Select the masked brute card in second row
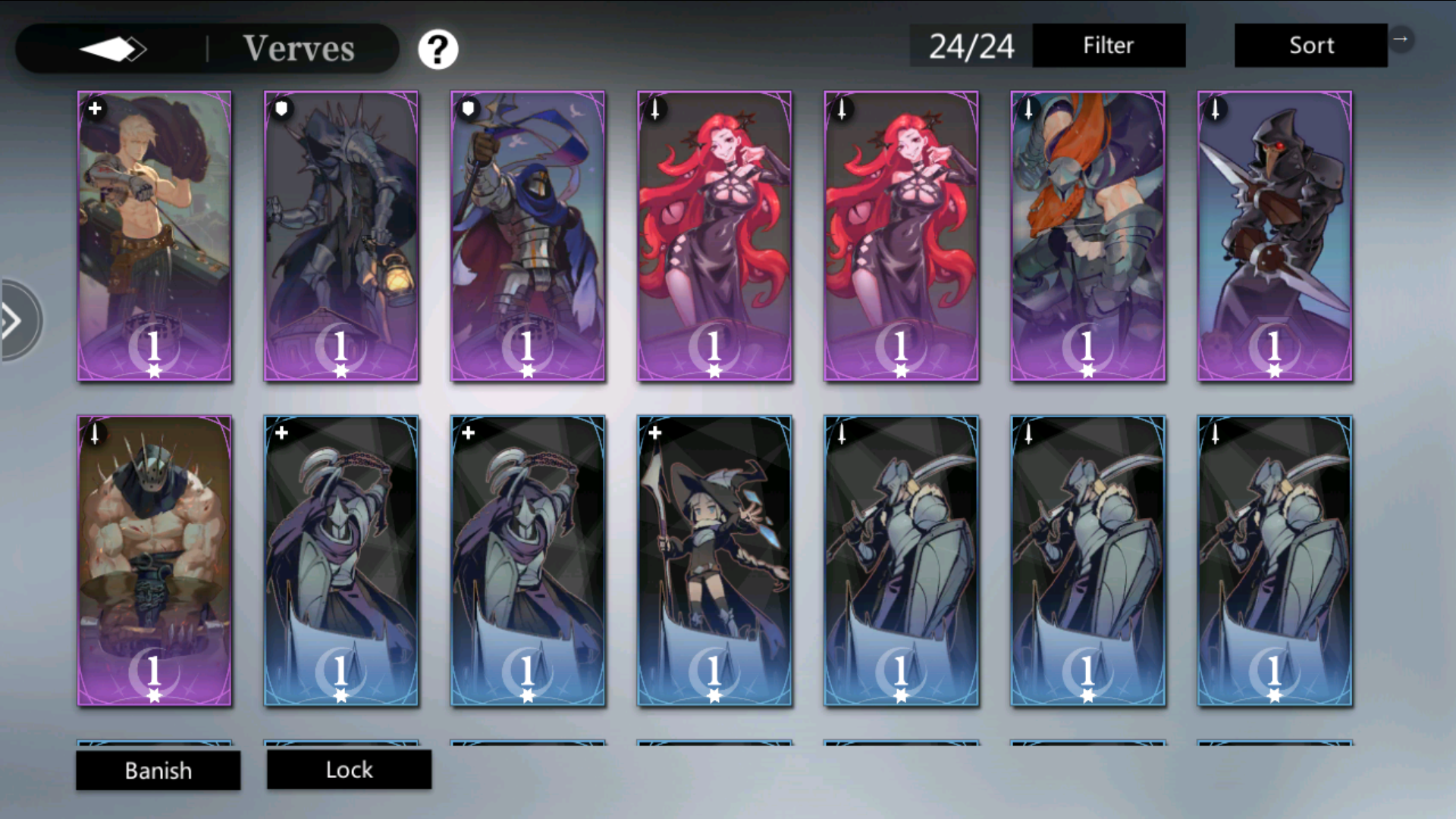The width and height of the screenshot is (1456, 819). [154, 560]
